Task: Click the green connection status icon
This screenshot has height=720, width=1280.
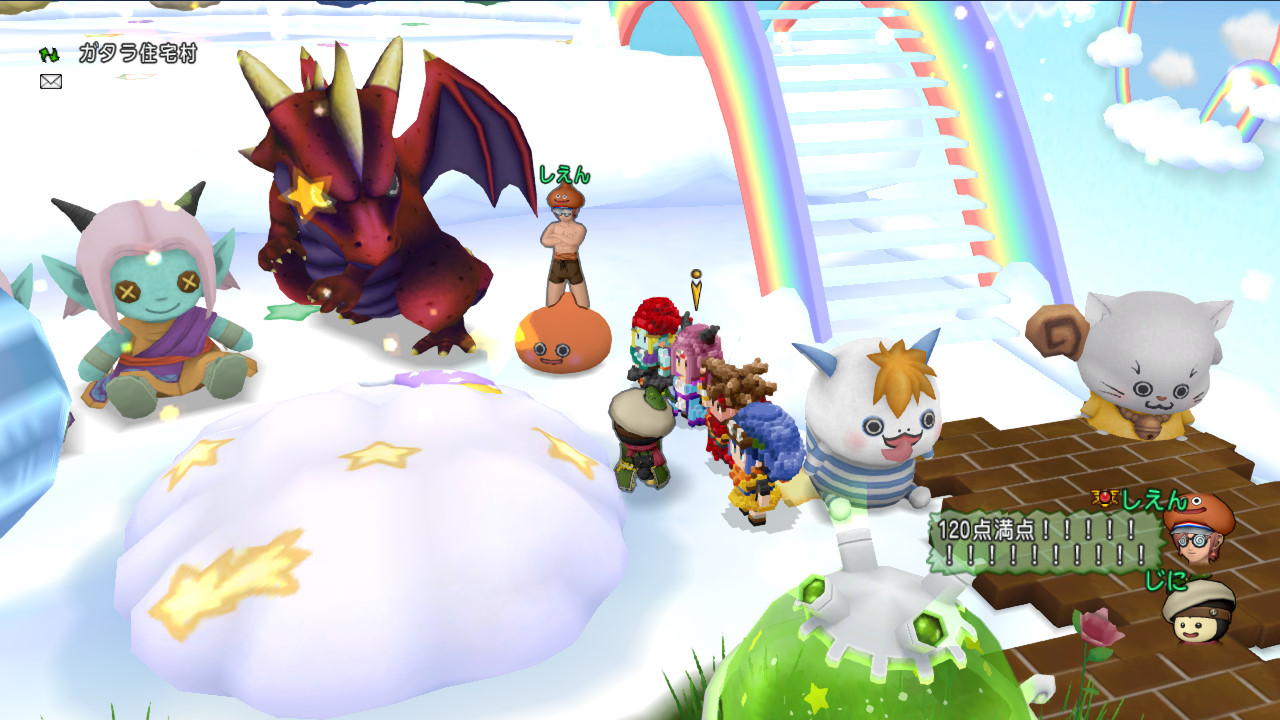Action: tap(49, 55)
